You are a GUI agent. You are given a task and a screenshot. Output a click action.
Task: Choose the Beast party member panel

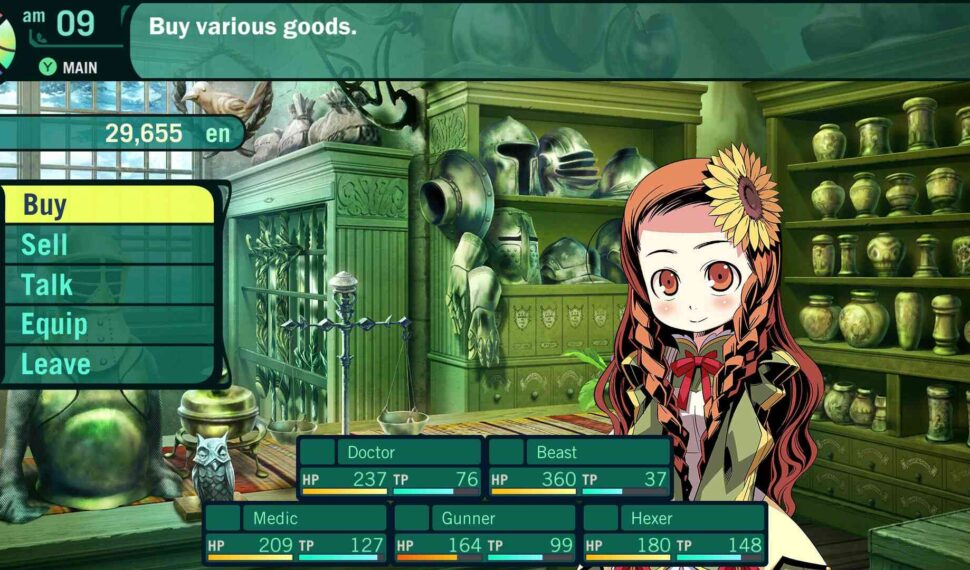579,466
